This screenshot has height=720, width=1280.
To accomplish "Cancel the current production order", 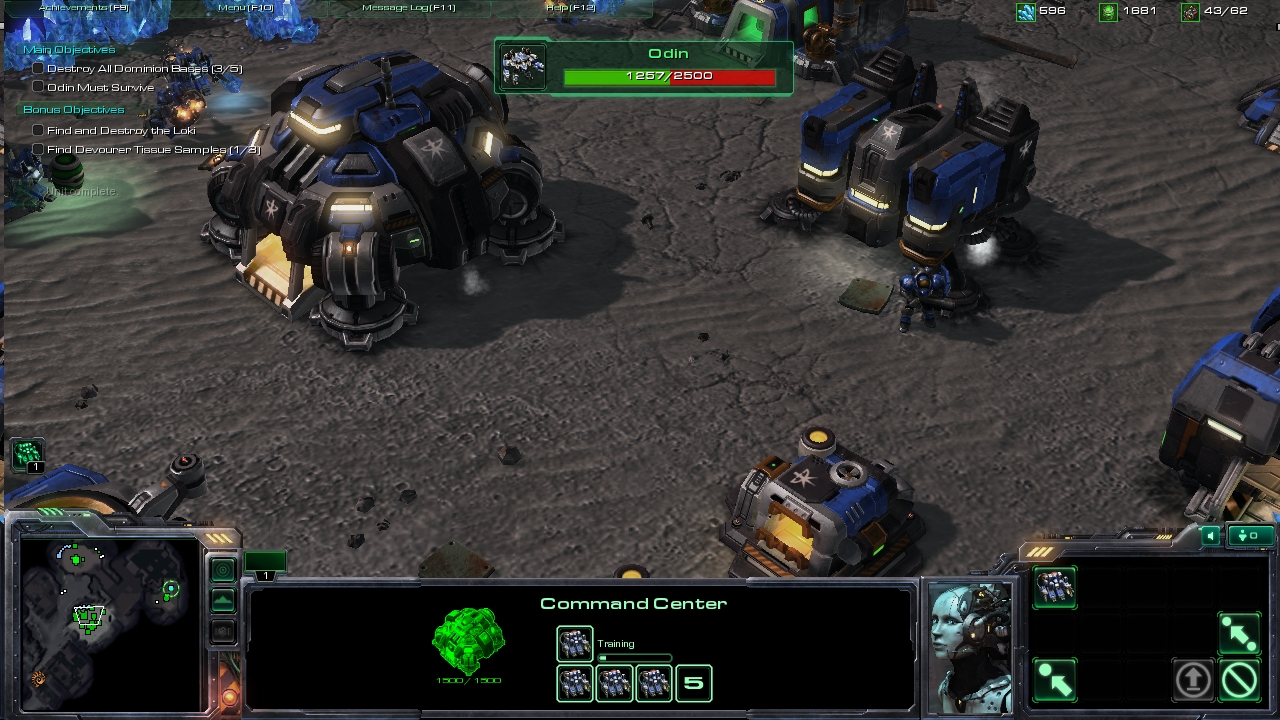I will coord(1239,681).
